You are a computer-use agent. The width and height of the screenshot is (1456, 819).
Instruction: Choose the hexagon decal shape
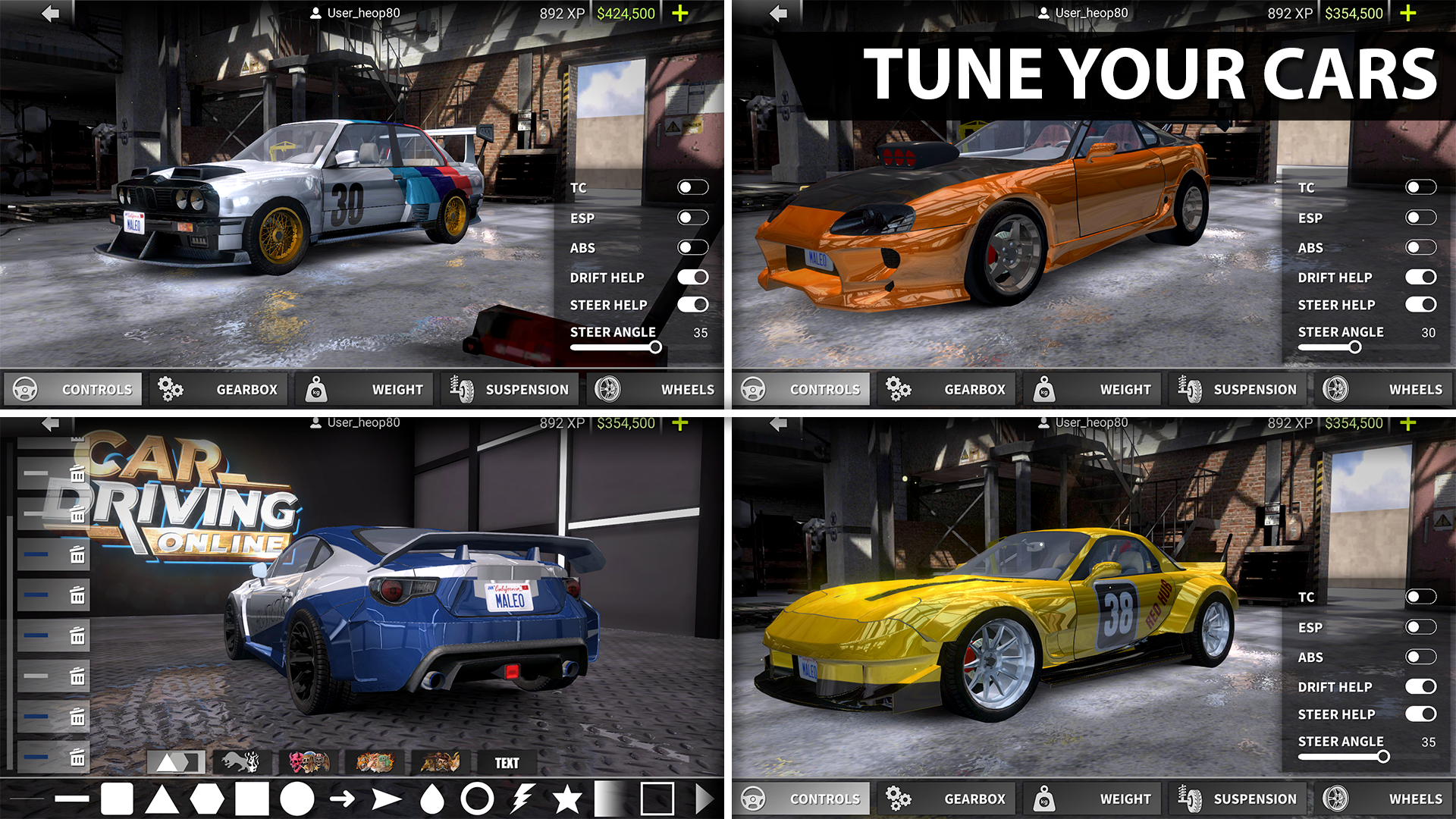pos(207,799)
